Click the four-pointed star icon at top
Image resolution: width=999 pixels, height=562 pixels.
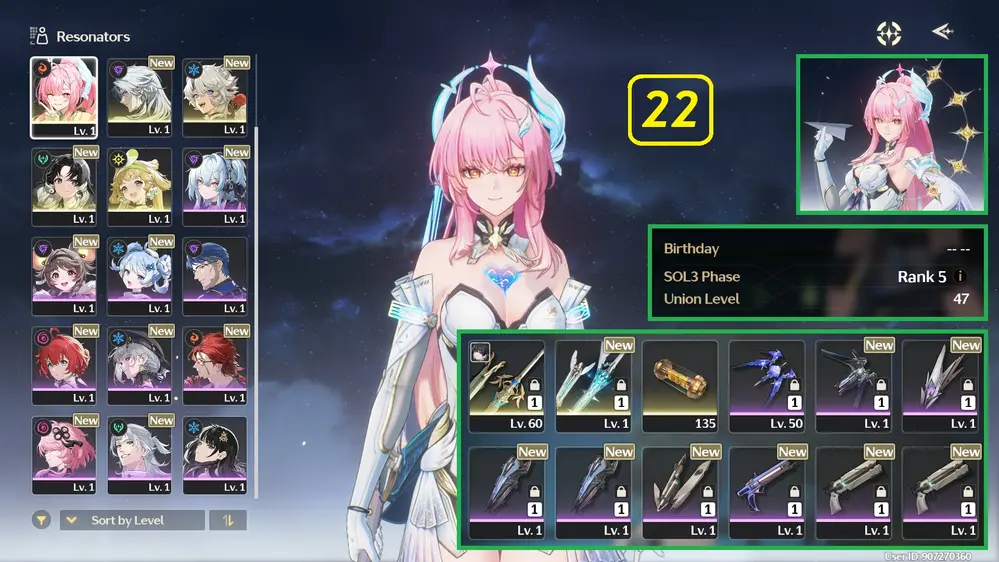pos(888,33)
